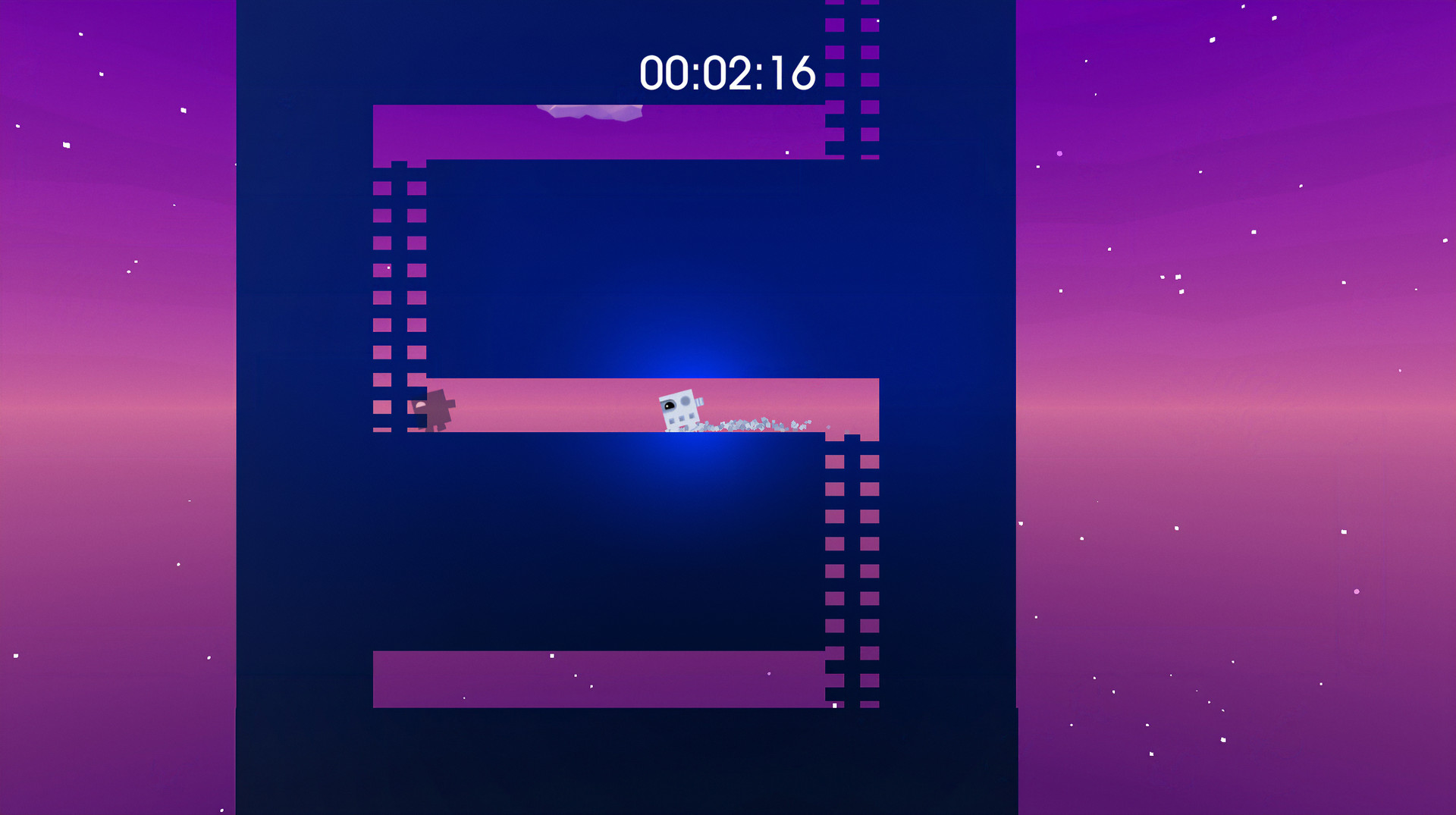Click the antenna on the robot's head
Image resolution: width=1456 pixels, height=815 pixels.
point(698,402)
